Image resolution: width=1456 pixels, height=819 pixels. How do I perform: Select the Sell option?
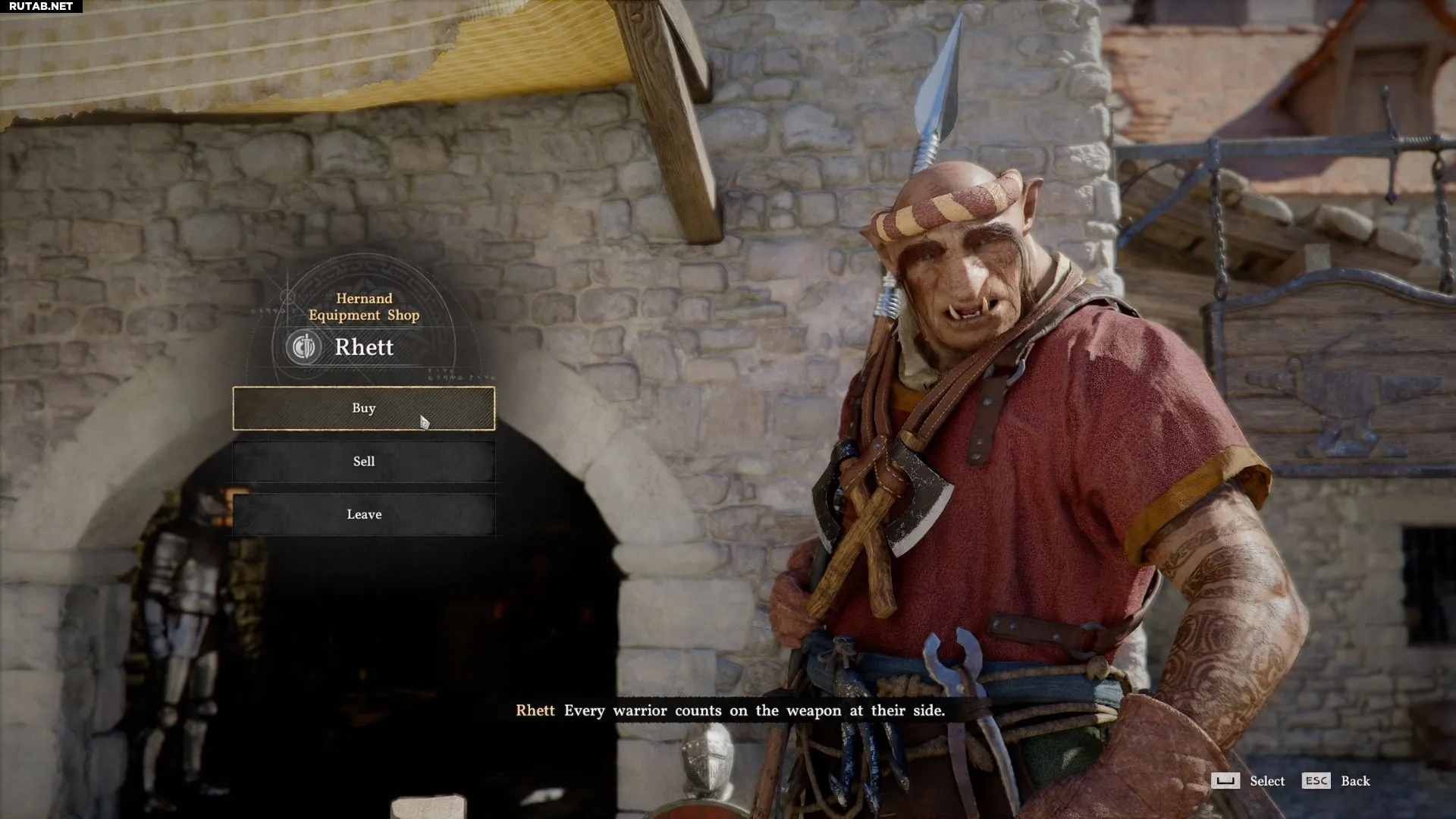[x=363, y=461]
